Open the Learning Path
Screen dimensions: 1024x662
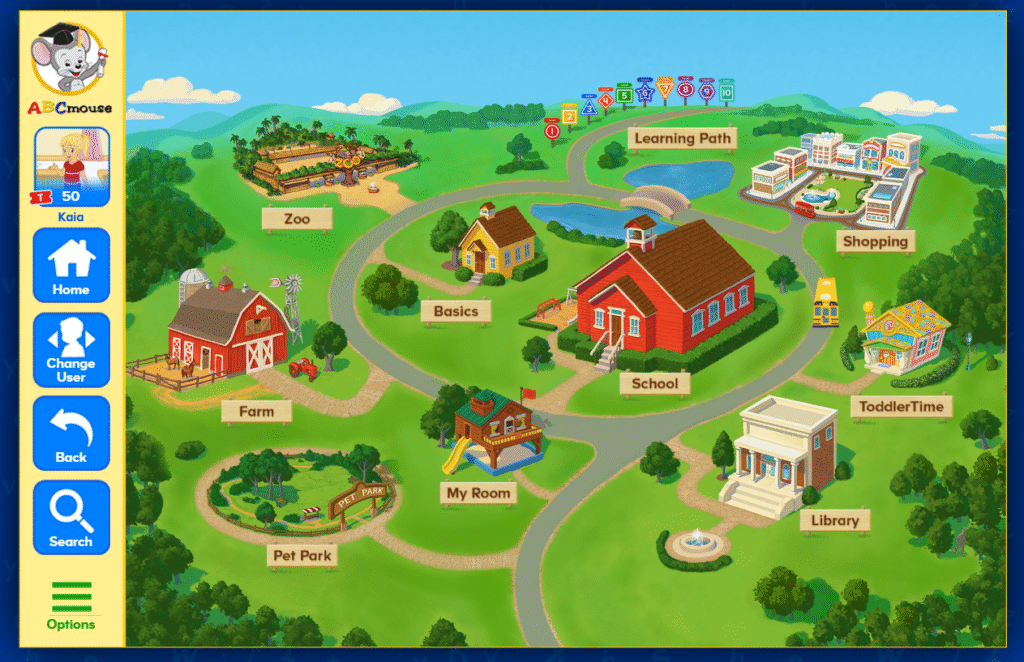pos(683,138)
